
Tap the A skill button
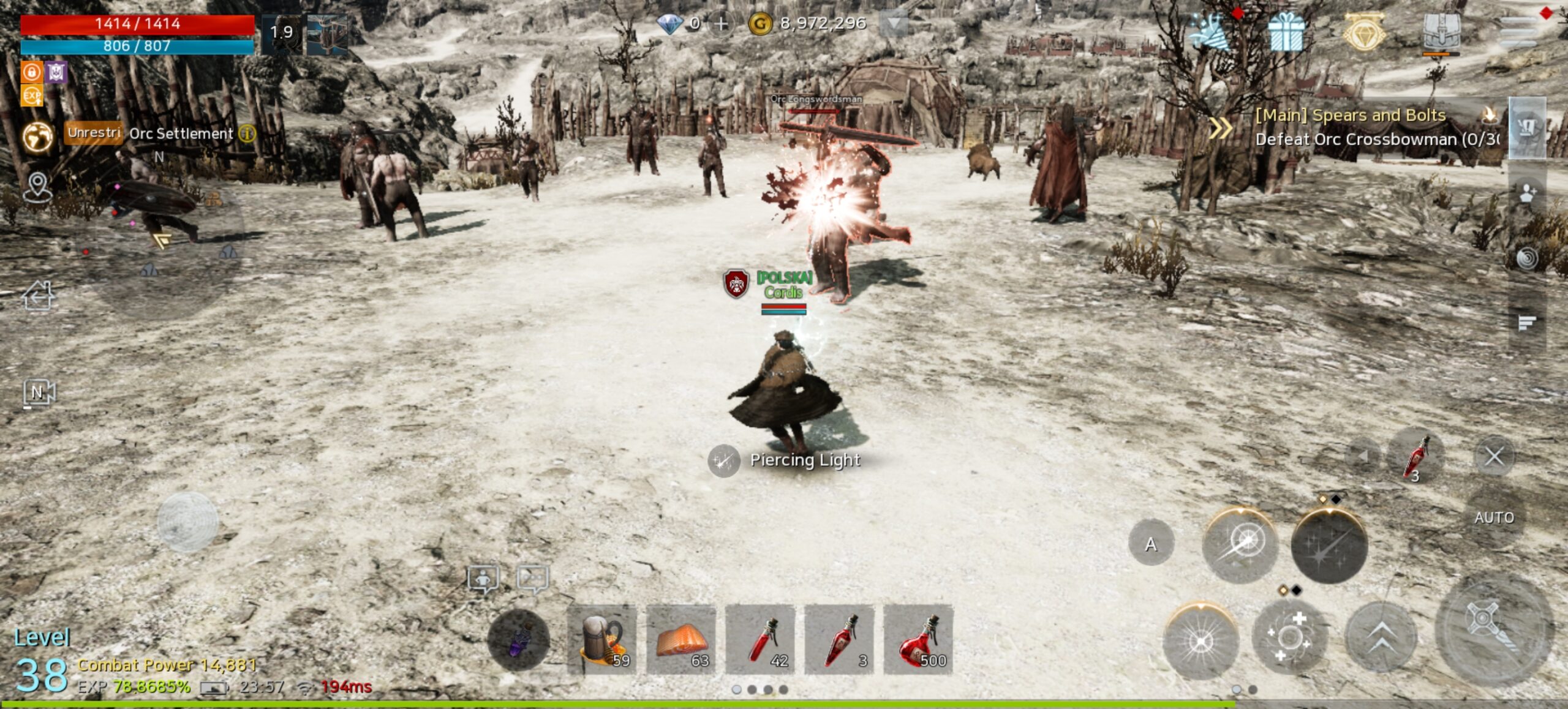(x=1151, y=544)
